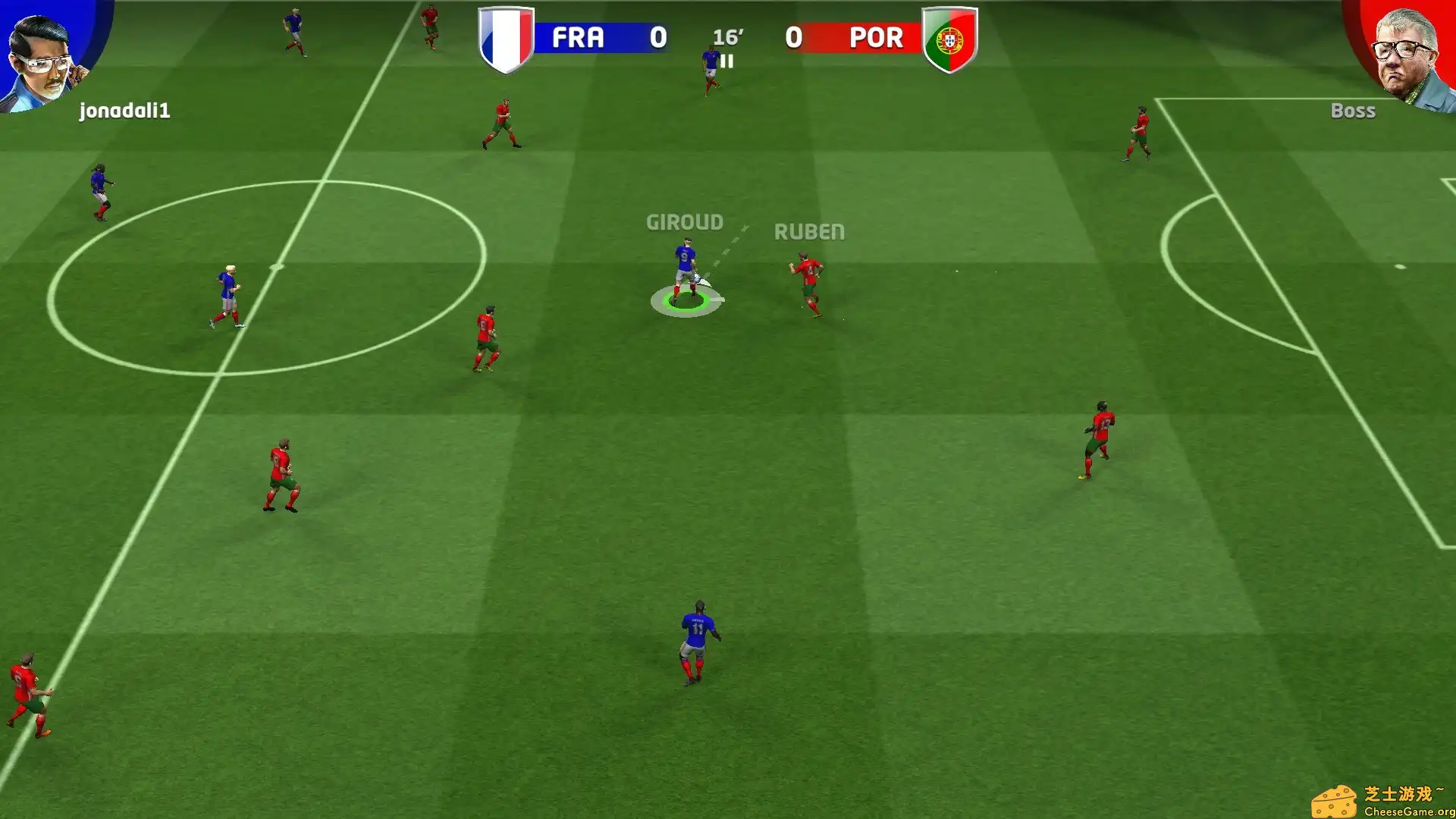The width and height of the screenshot is (1456, 819).
Task: Select the GIROUD name label
Action: pos(684,222)
